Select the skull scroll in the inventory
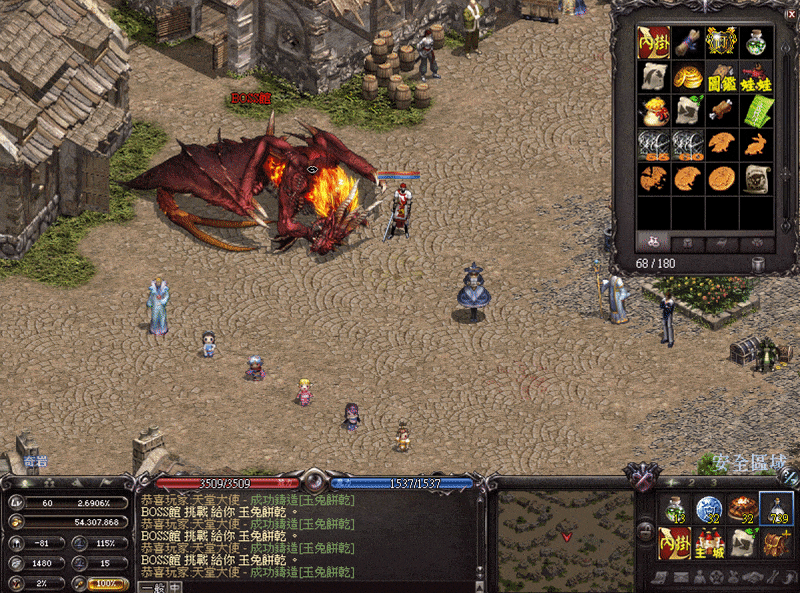 point(756,178)
